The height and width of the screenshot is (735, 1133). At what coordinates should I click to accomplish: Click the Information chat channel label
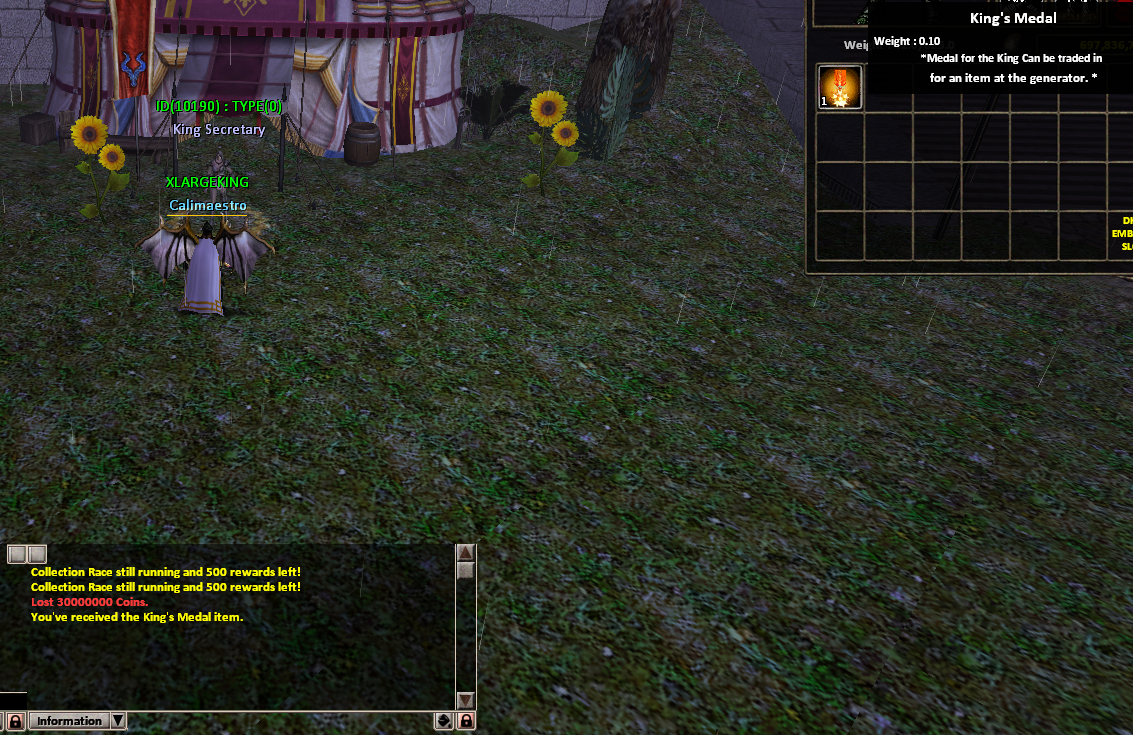69,721
